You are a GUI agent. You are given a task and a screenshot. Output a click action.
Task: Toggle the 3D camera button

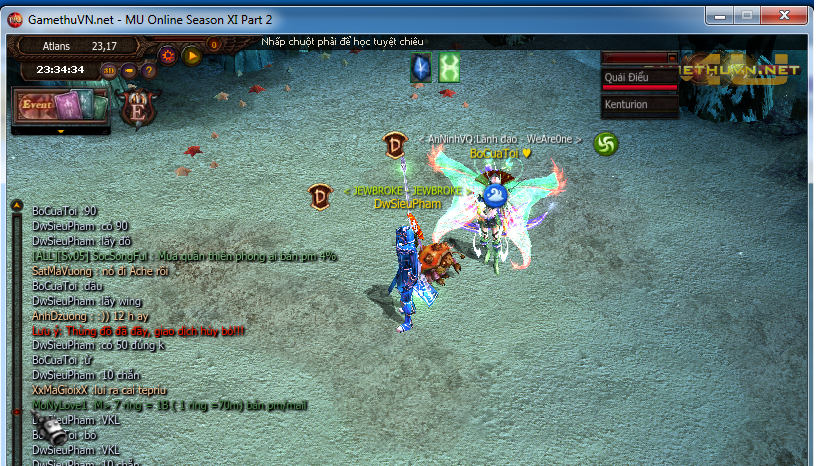(x=108, y=71)
